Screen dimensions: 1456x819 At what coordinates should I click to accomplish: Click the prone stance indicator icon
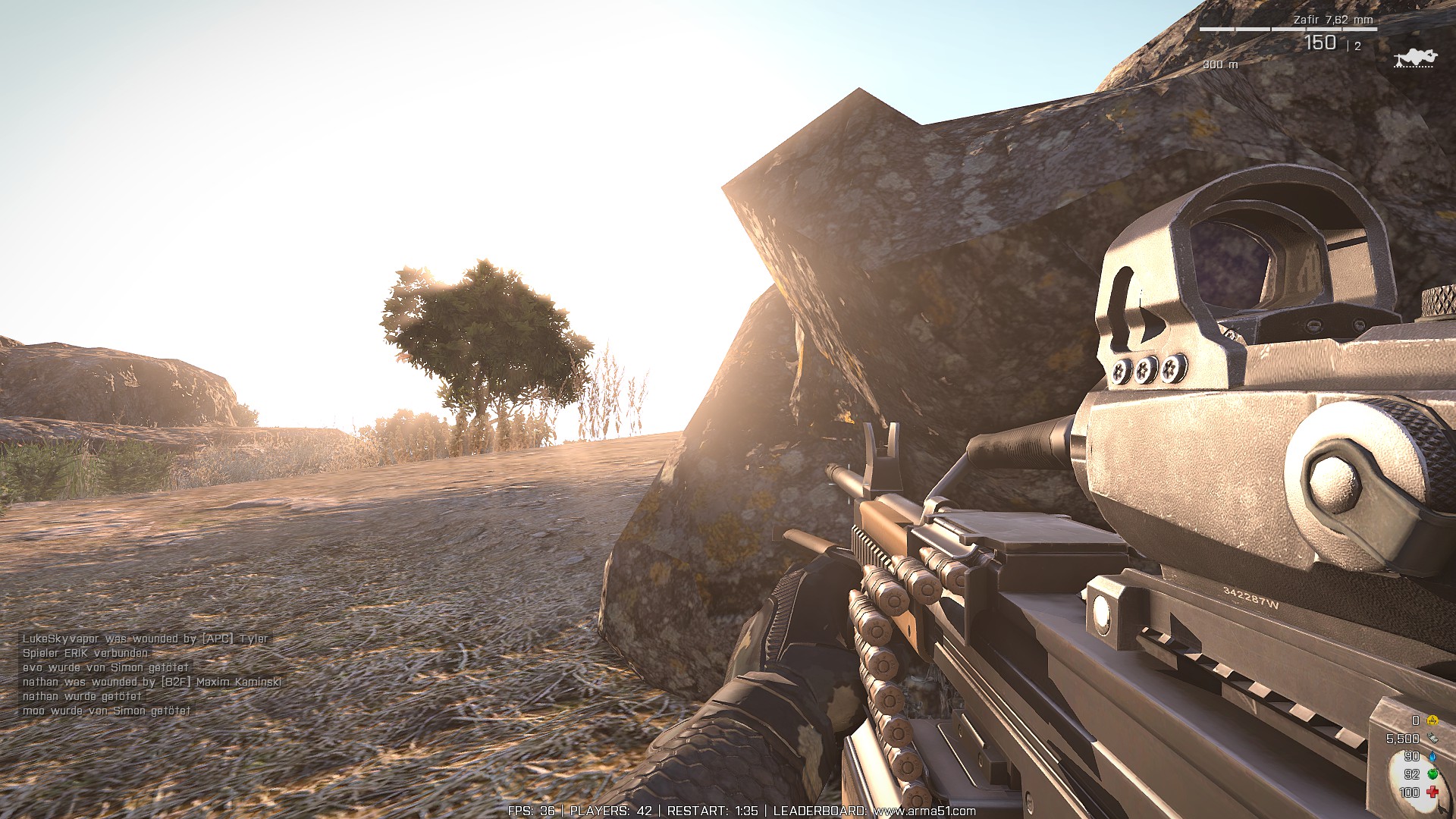(1415, 58)
